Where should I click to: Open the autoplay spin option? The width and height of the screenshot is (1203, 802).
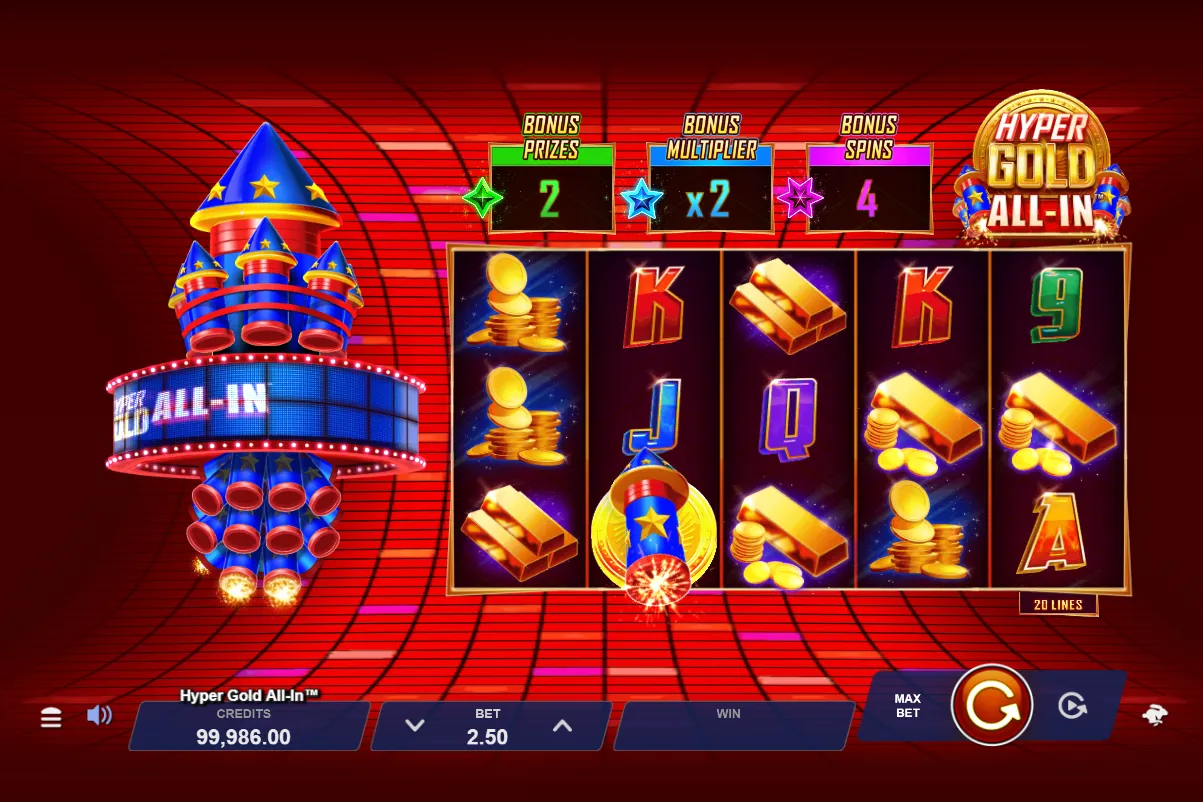(x=1072, y=706)
